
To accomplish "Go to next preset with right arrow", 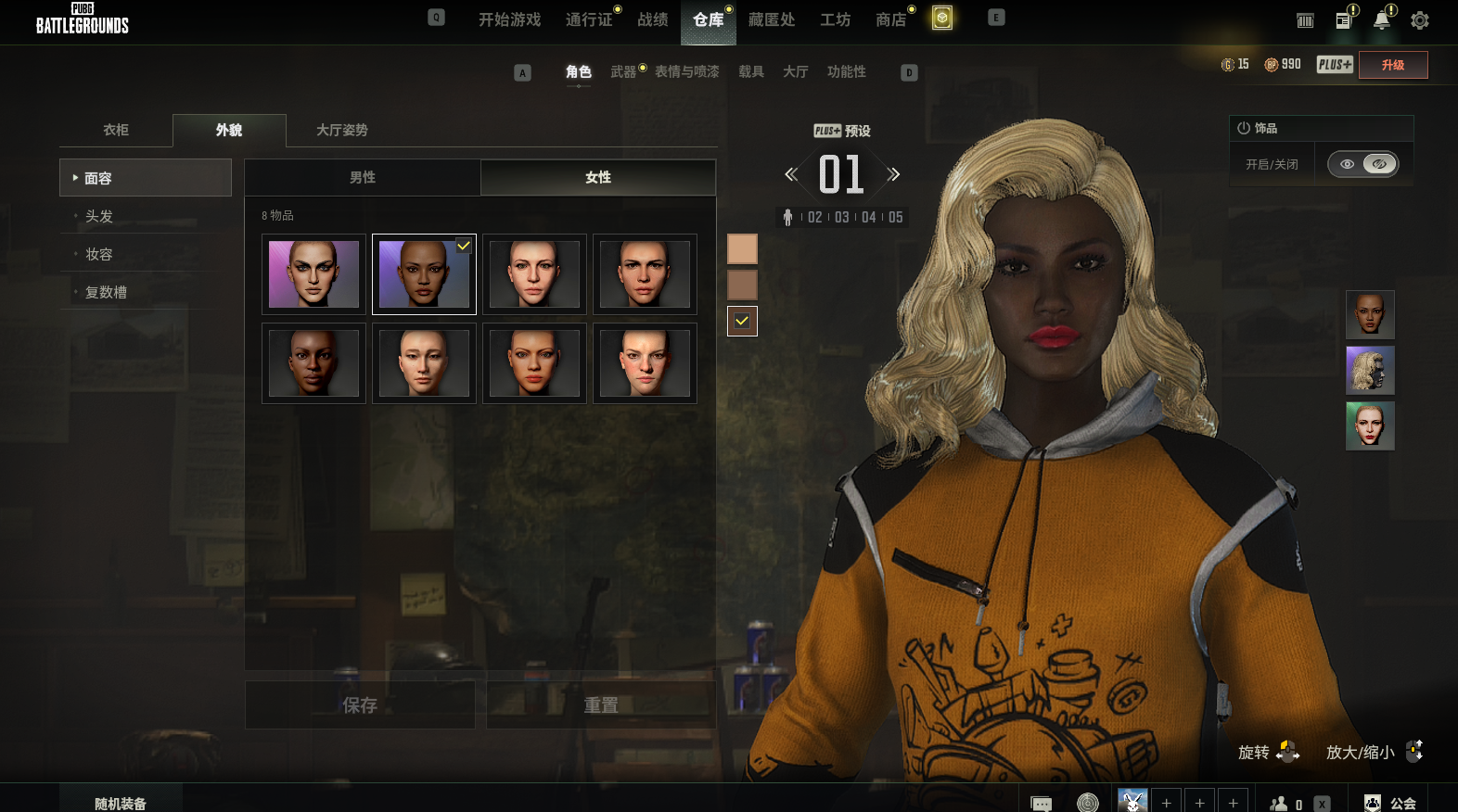I will point(893,174).
